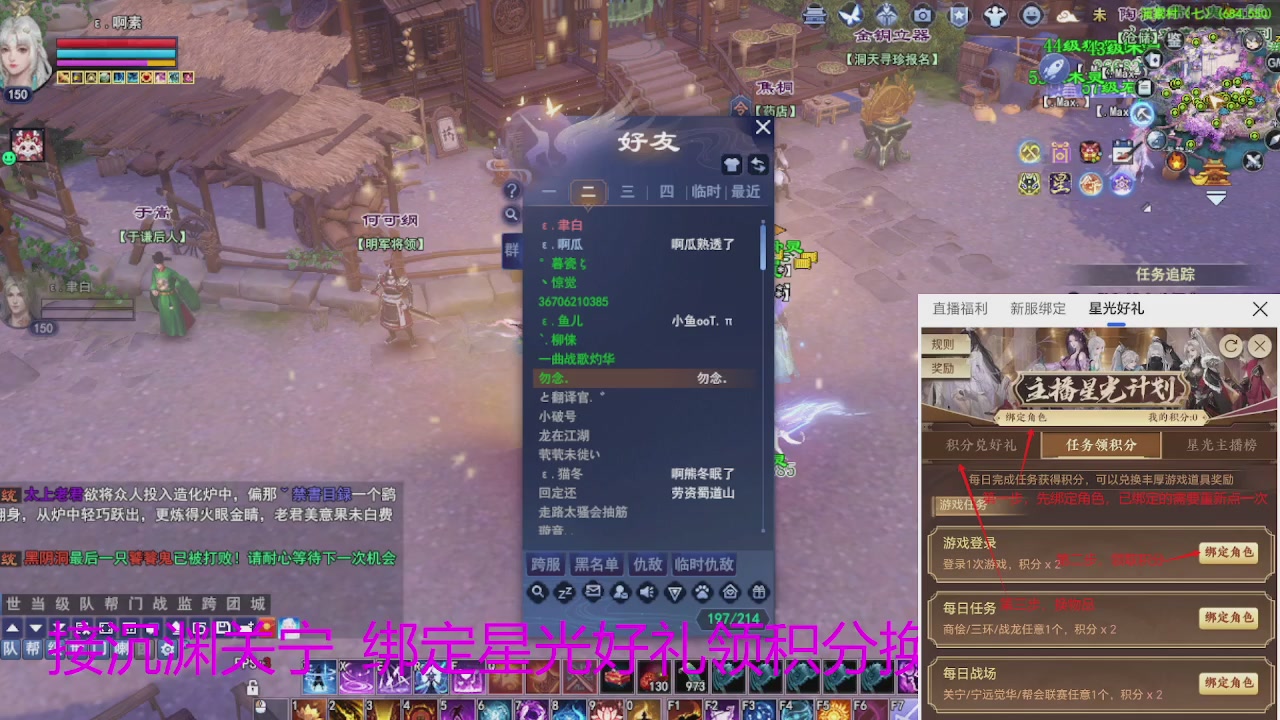
Task: Open the mail envelope icon in the friend panel
Action: [590, 592]
